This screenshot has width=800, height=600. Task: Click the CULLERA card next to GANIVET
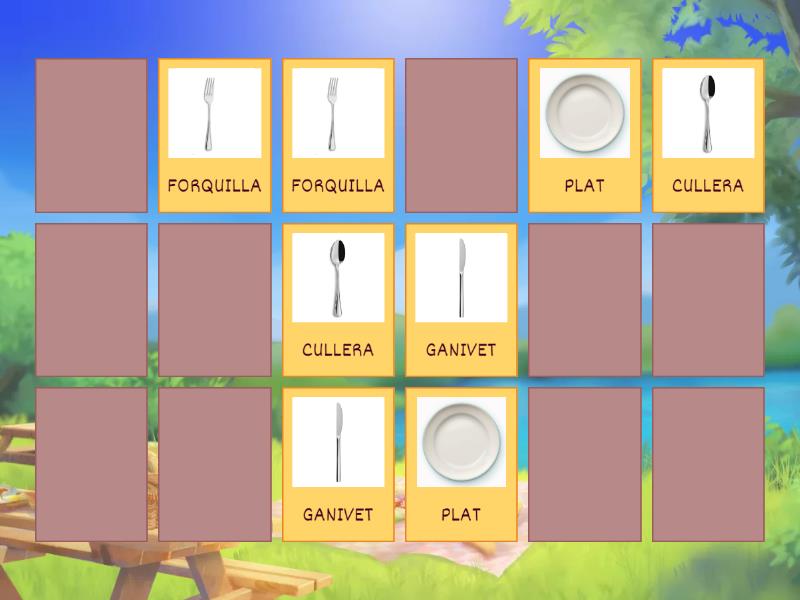pyautogui.click(x=338, y=299)
